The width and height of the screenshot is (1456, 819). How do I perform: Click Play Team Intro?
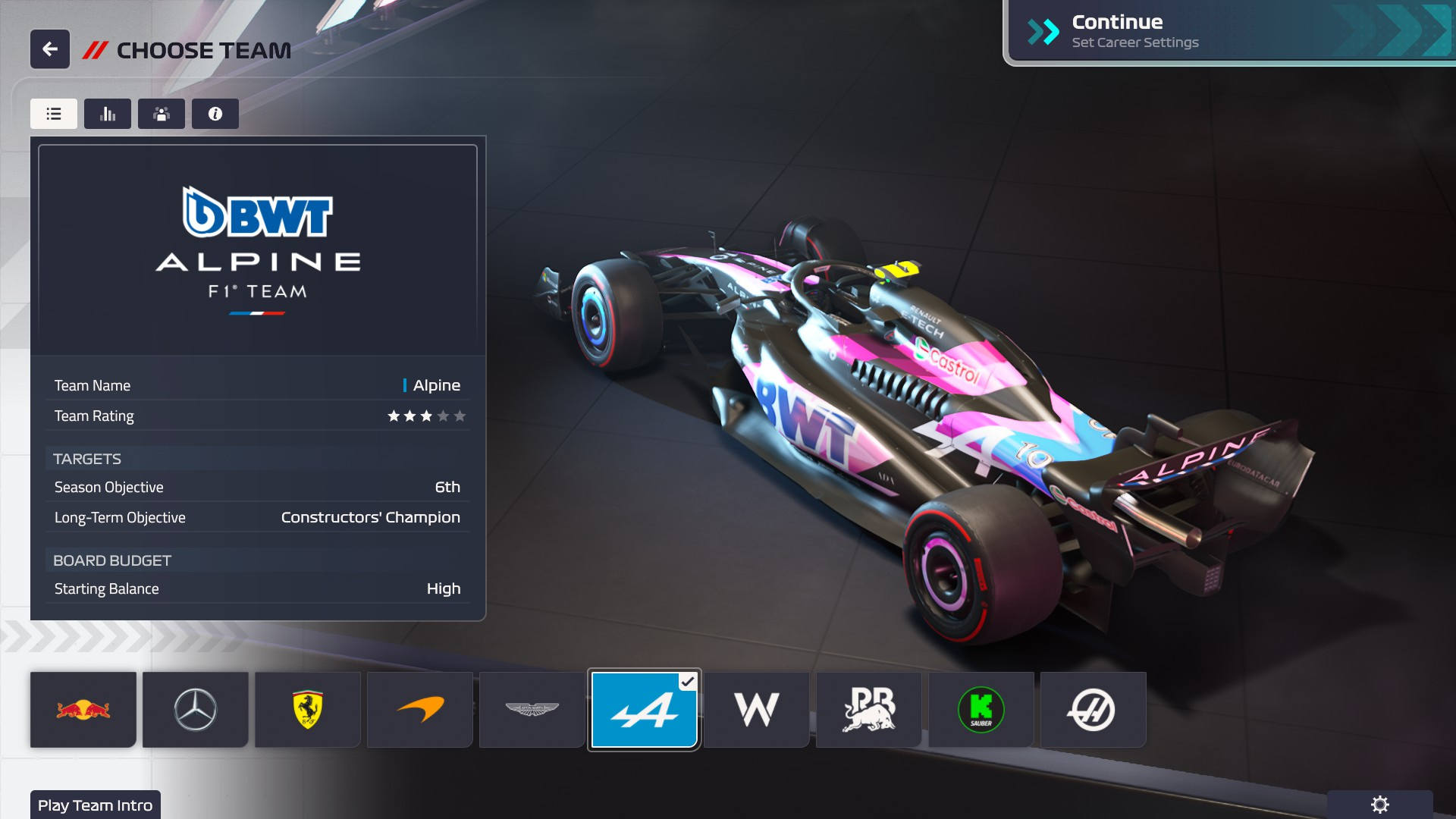coord(96,805)
